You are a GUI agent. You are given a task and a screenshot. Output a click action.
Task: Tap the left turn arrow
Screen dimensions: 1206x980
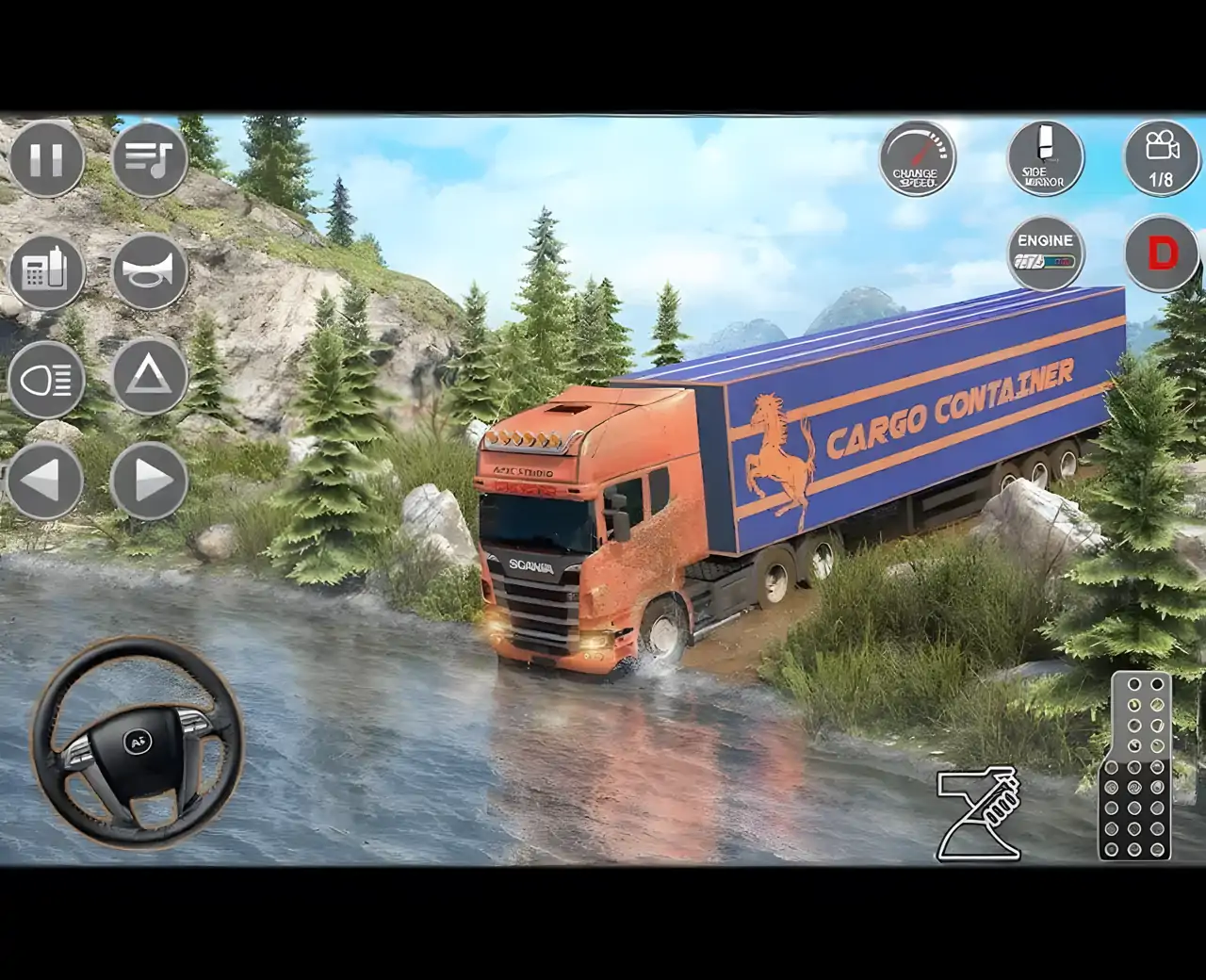click(x=45, y=481)
